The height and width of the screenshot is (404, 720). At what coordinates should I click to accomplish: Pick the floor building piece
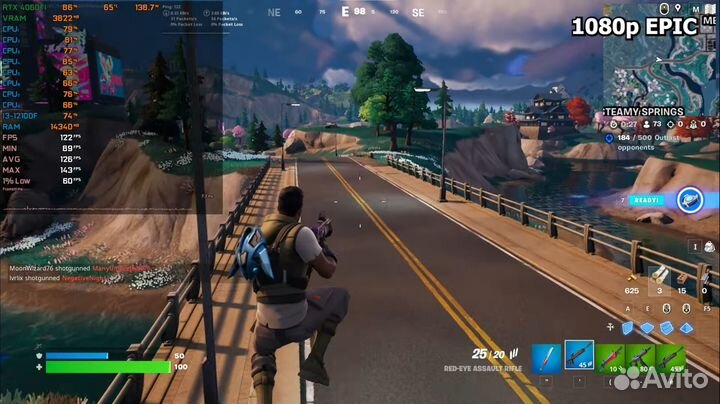click(x=647, y=328)
